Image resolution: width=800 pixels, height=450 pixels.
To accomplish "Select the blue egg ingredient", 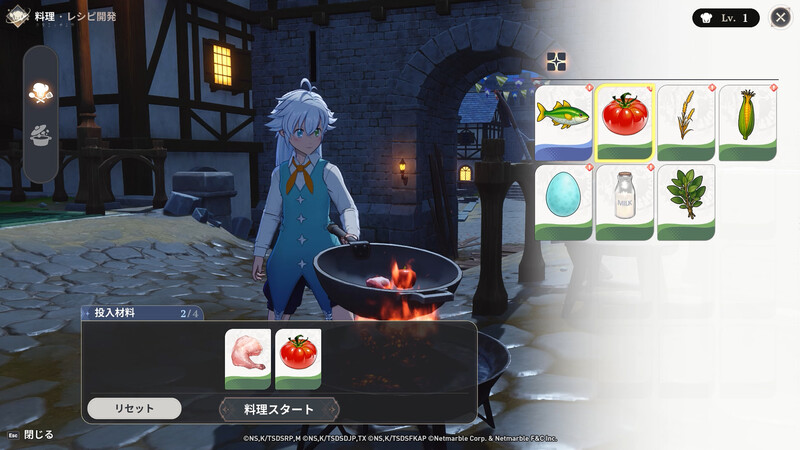I will tap(564, 201).
